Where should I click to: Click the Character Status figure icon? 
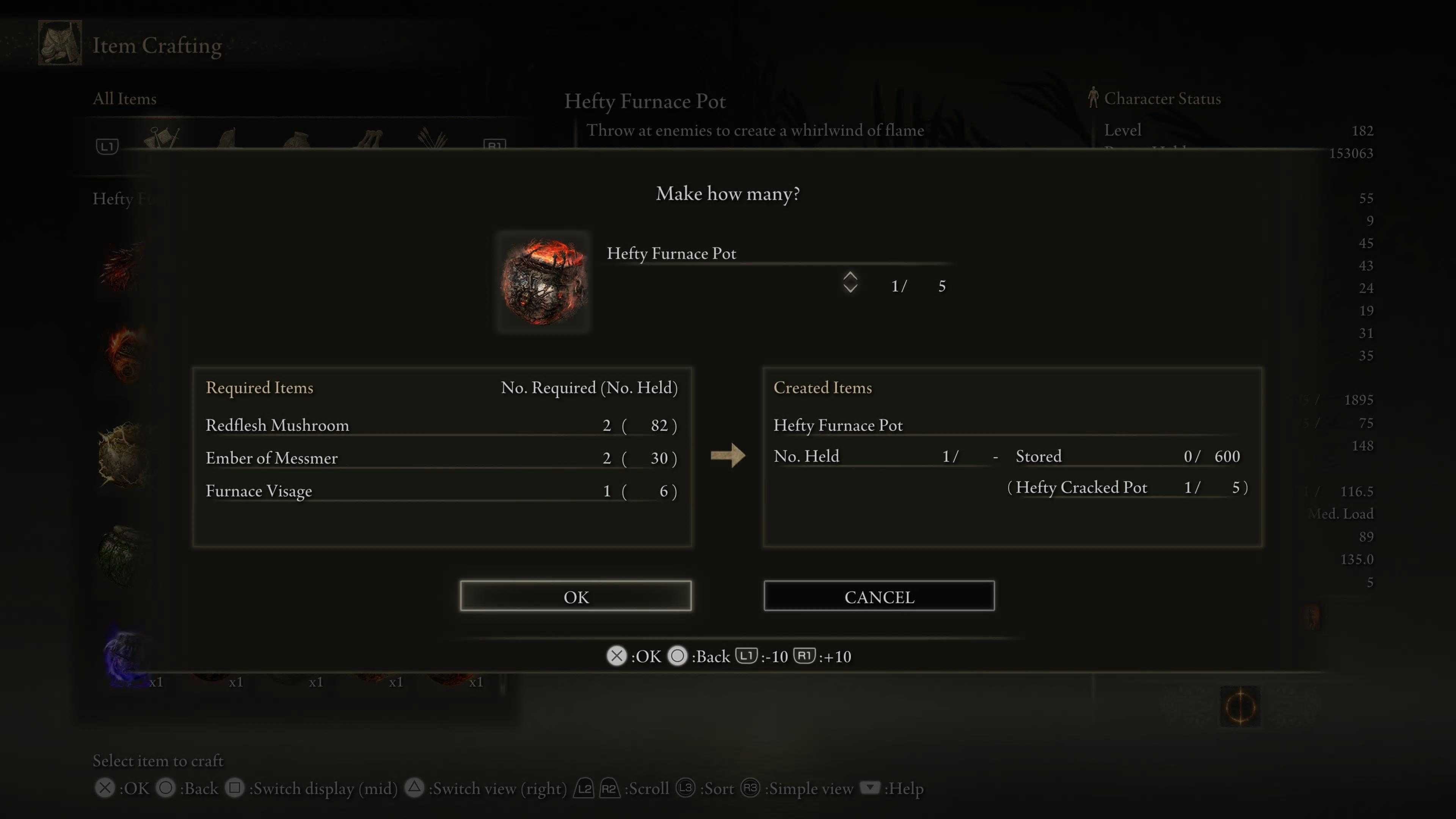tap(1092, 98)
